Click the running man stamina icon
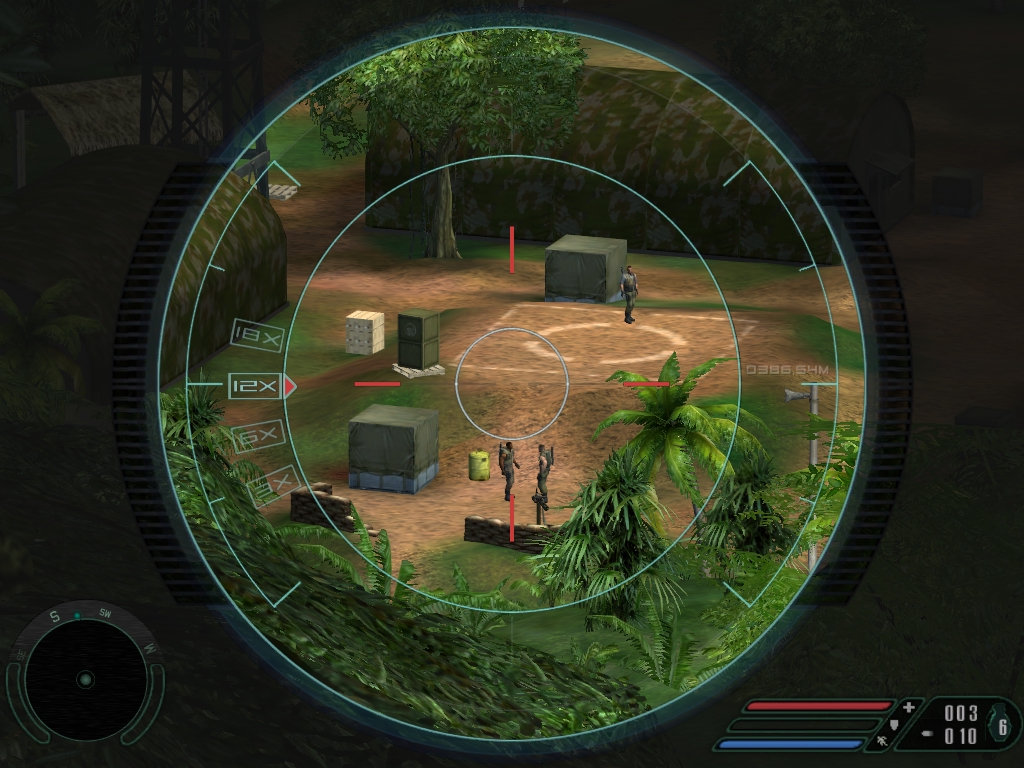The height and width of the screenshot is (768, 1024). click(882, 741)
